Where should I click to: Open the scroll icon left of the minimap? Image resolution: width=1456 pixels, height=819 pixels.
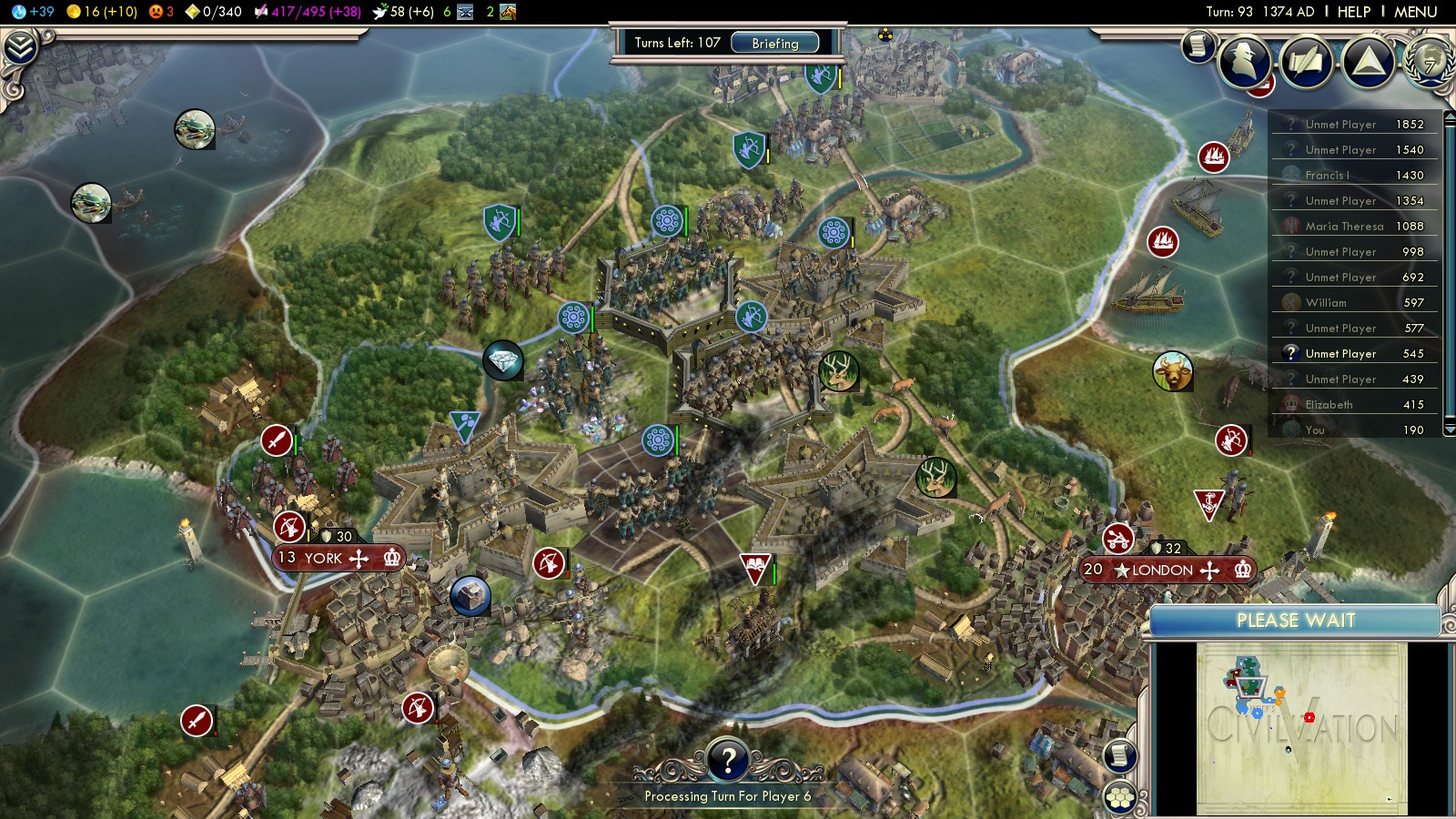click(x=1119, y=755)
